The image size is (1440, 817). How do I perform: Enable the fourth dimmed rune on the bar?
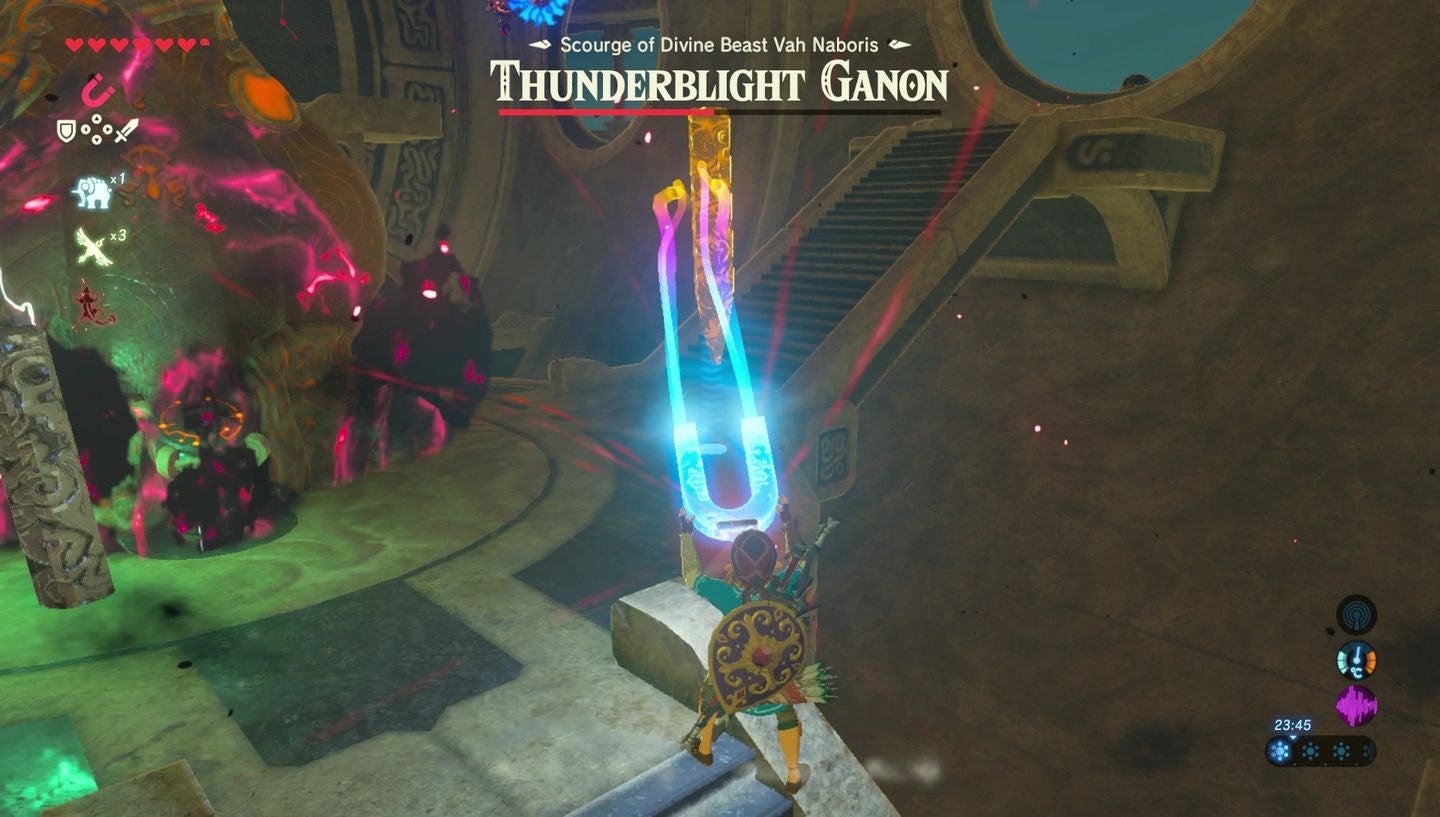[x=1367, y=750]
